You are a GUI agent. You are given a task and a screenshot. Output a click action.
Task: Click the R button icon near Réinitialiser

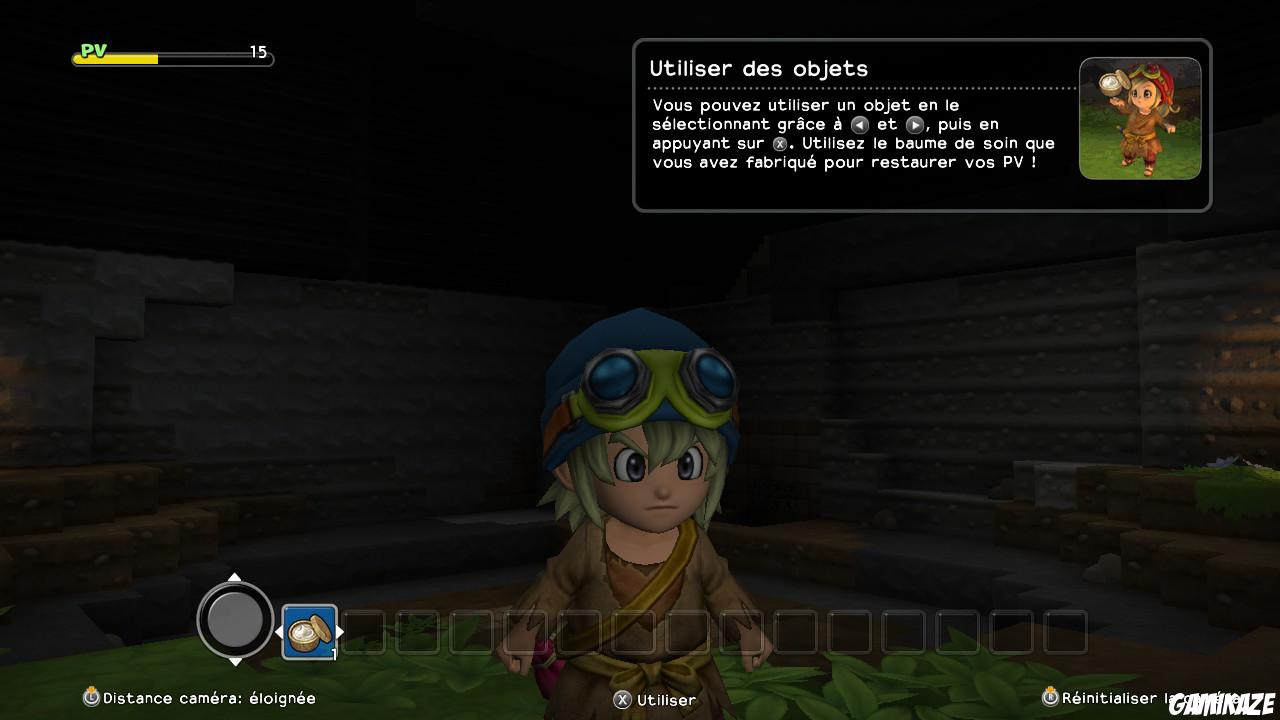[1050, 699]
